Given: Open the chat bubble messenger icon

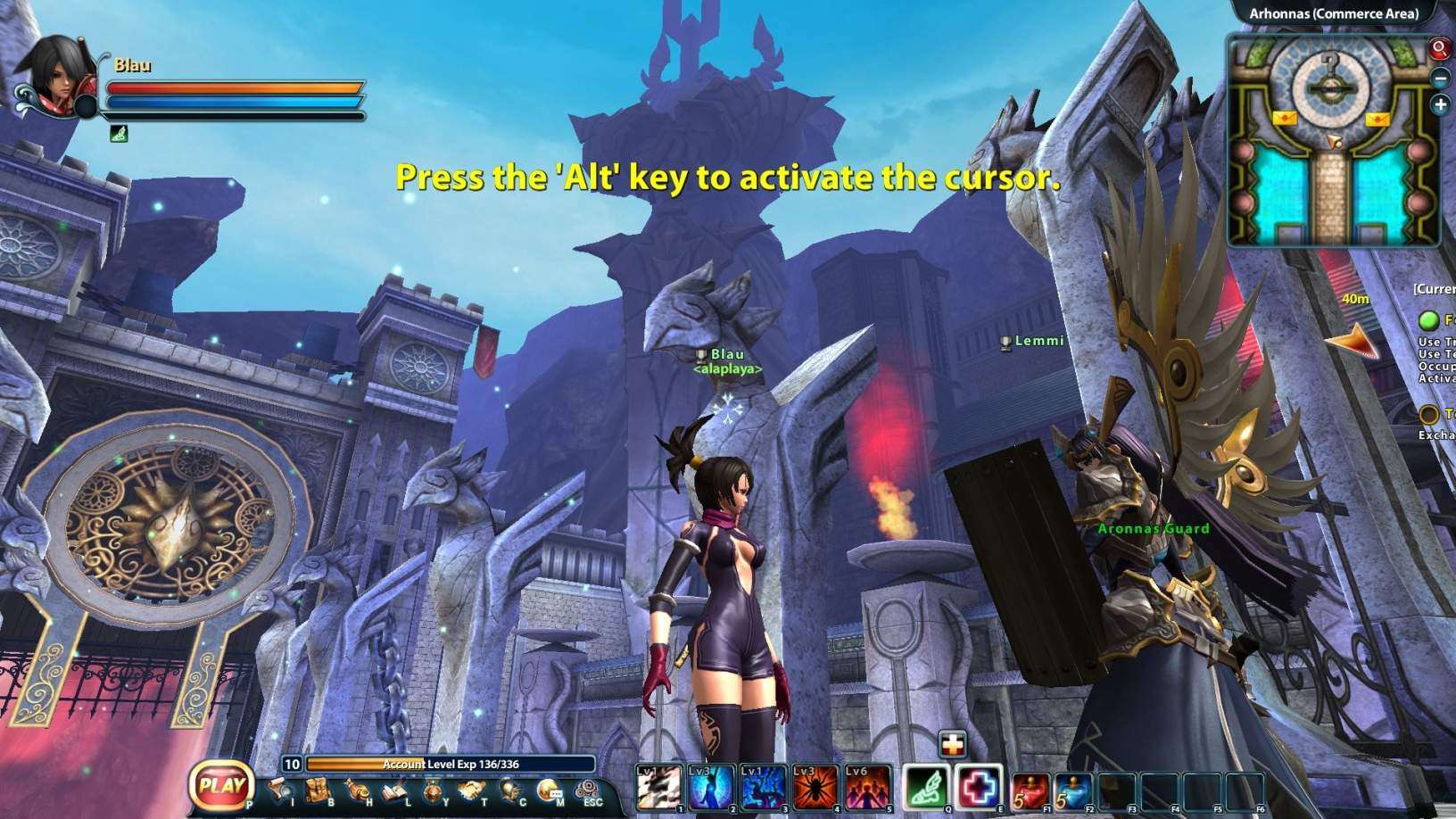Looking at the screenshot, I should 549,790.
